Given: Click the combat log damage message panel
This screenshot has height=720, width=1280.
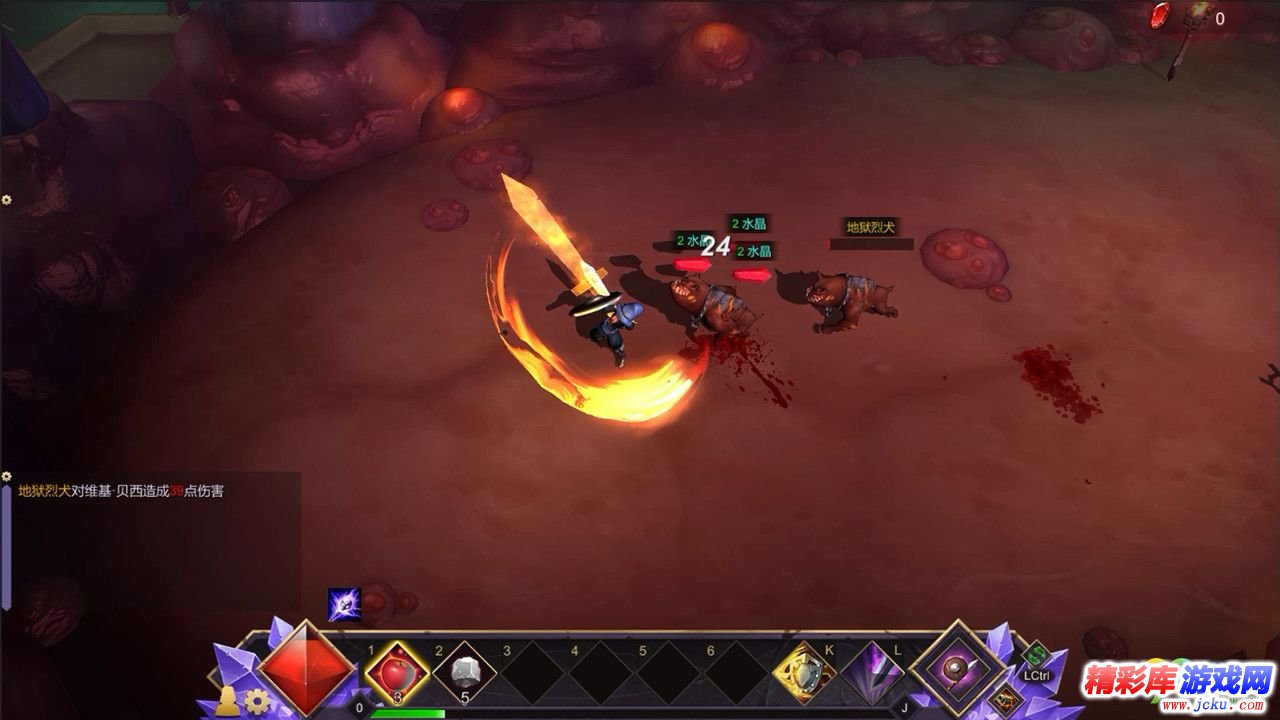Looking at the screenshot, I should [150, 540].
